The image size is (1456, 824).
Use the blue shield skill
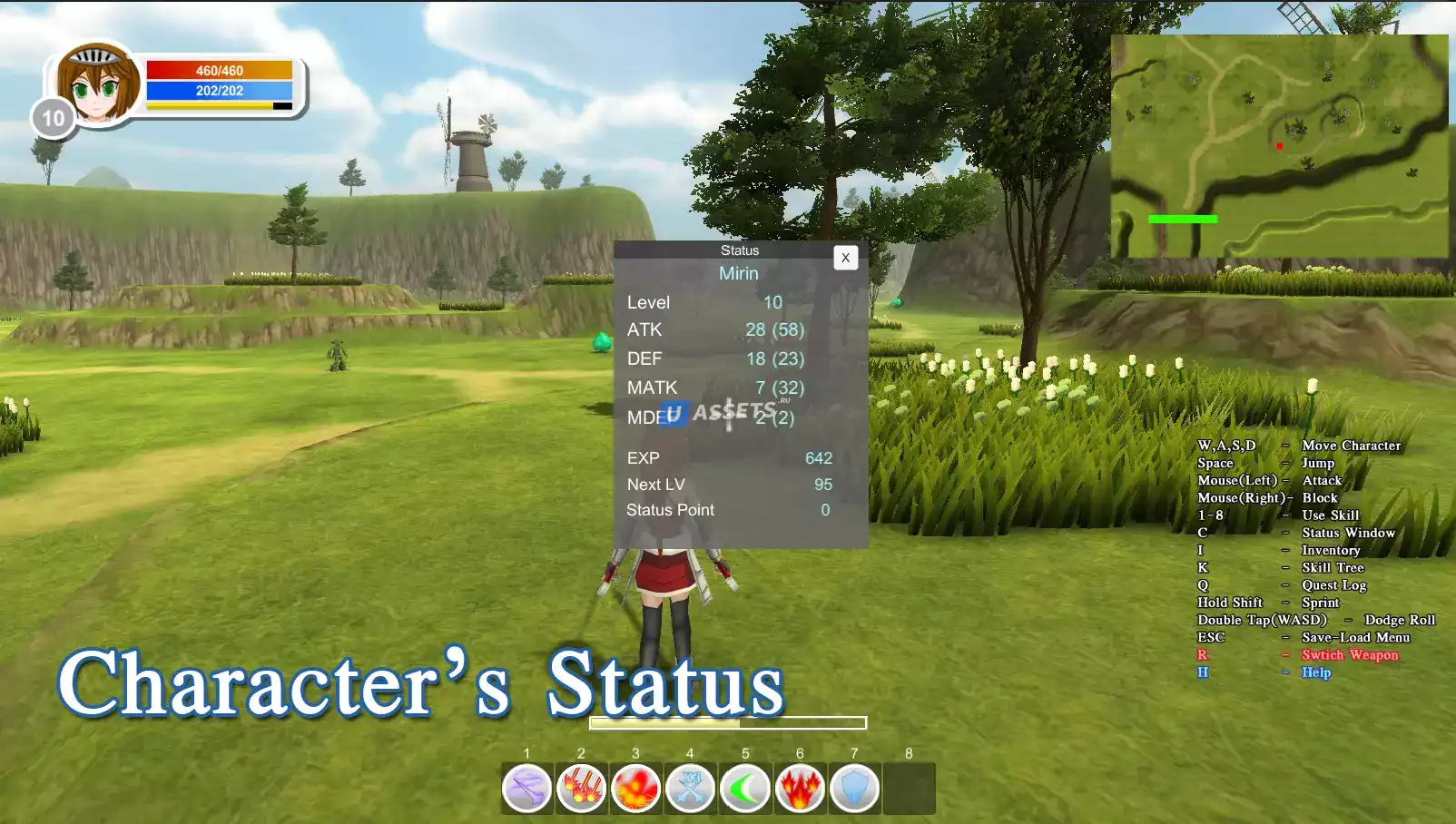(x=854, y=788)
